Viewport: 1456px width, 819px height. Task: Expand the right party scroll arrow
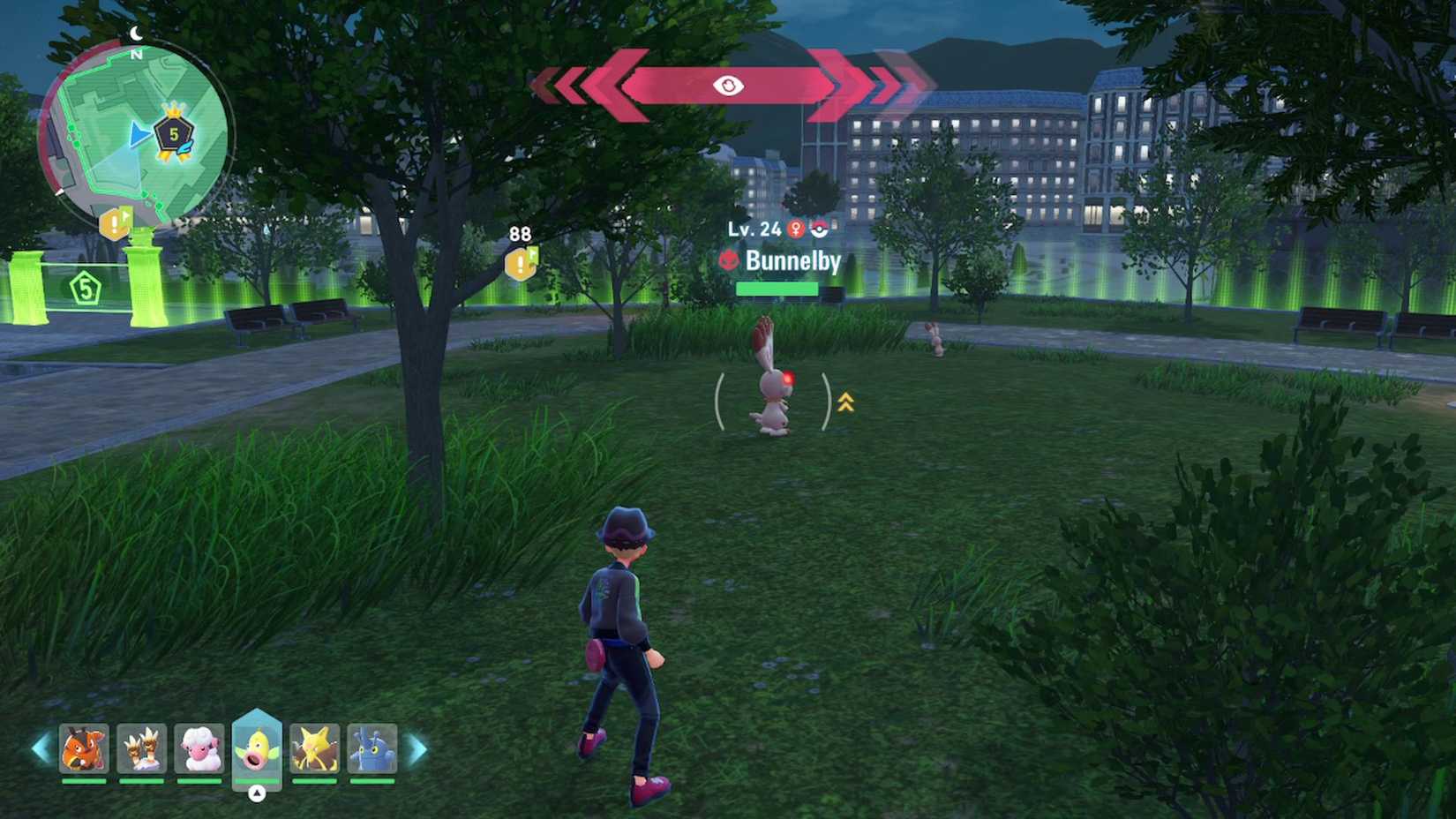tap(416, 748)
